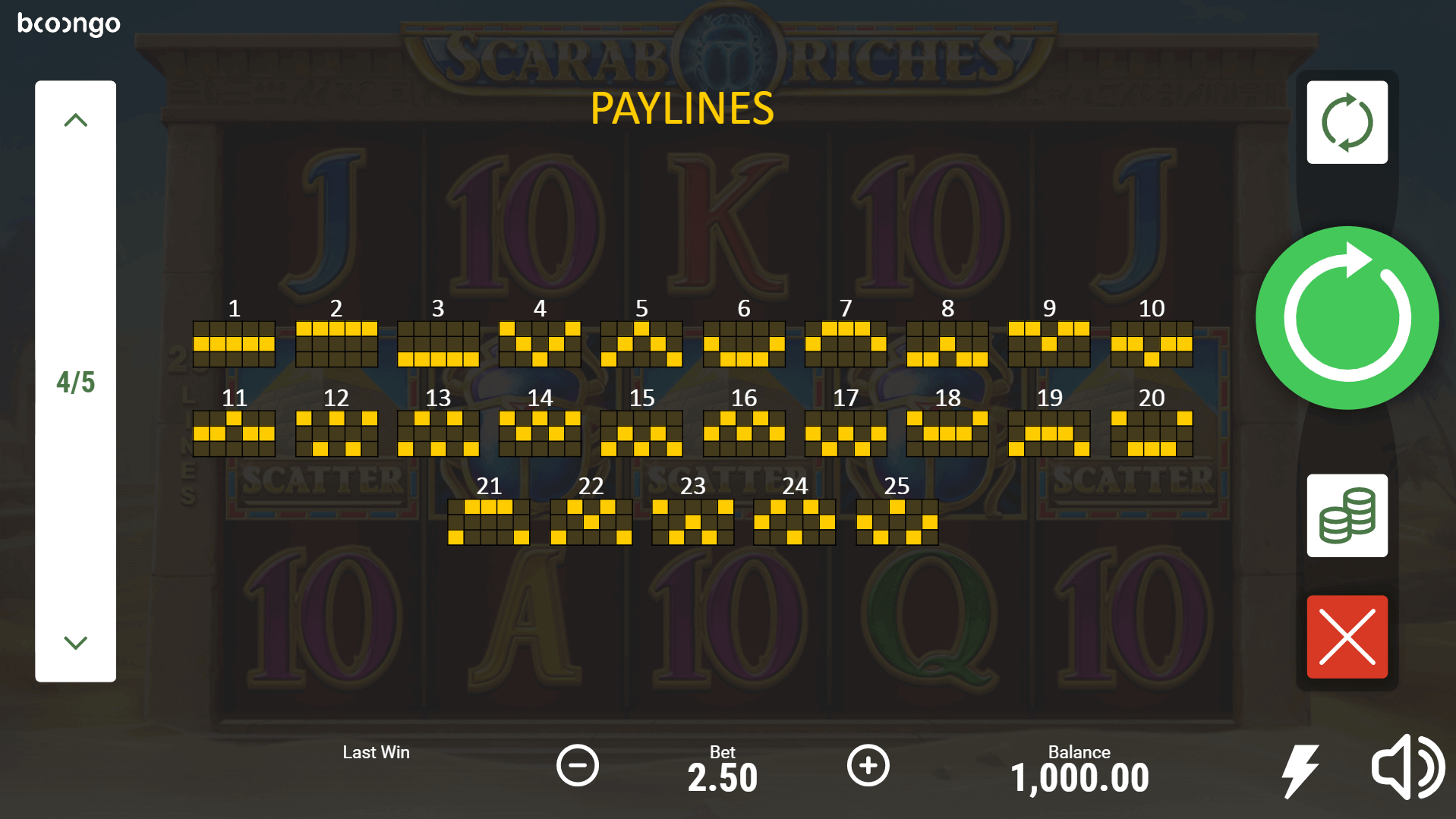The width and height of the screenshot is (1456, 819).
Task: Spin the reels with the green button
Action: tap(1347, 317)
